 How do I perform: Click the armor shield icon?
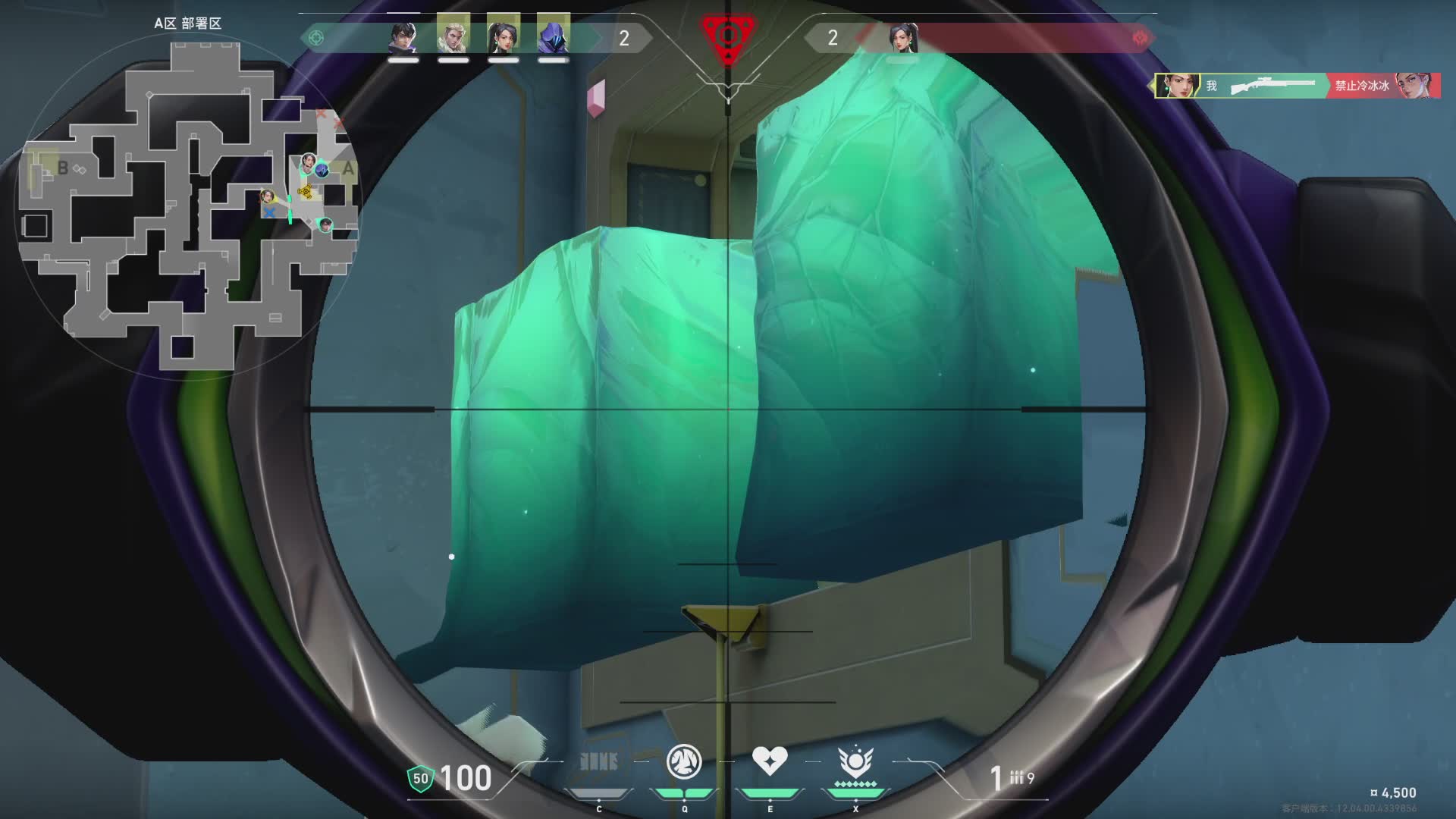(420, 778)
